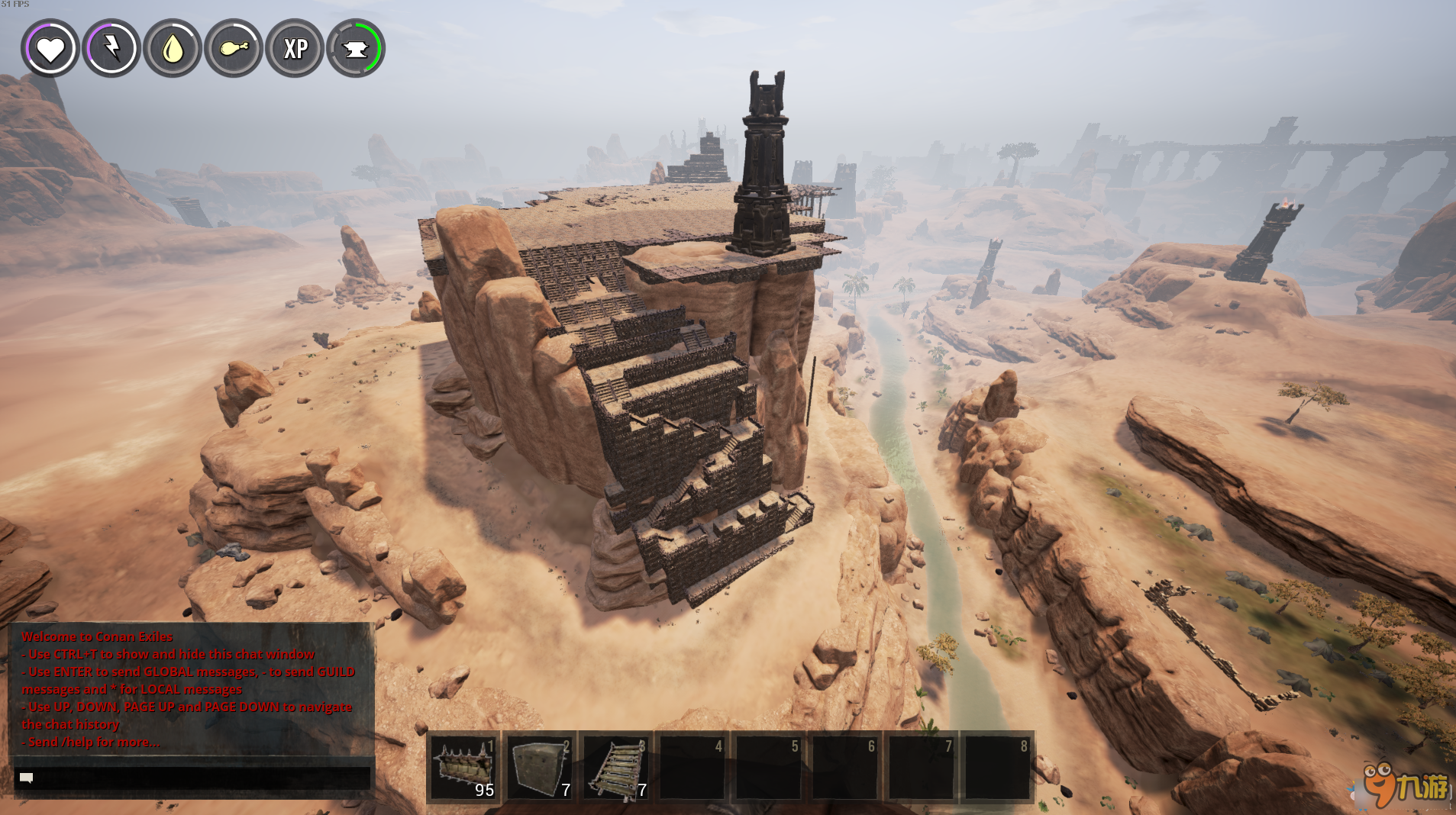Select the stone block in hotbar slot 2
The height and width of the screenshot is (815, 1456).
click(541, 767)
